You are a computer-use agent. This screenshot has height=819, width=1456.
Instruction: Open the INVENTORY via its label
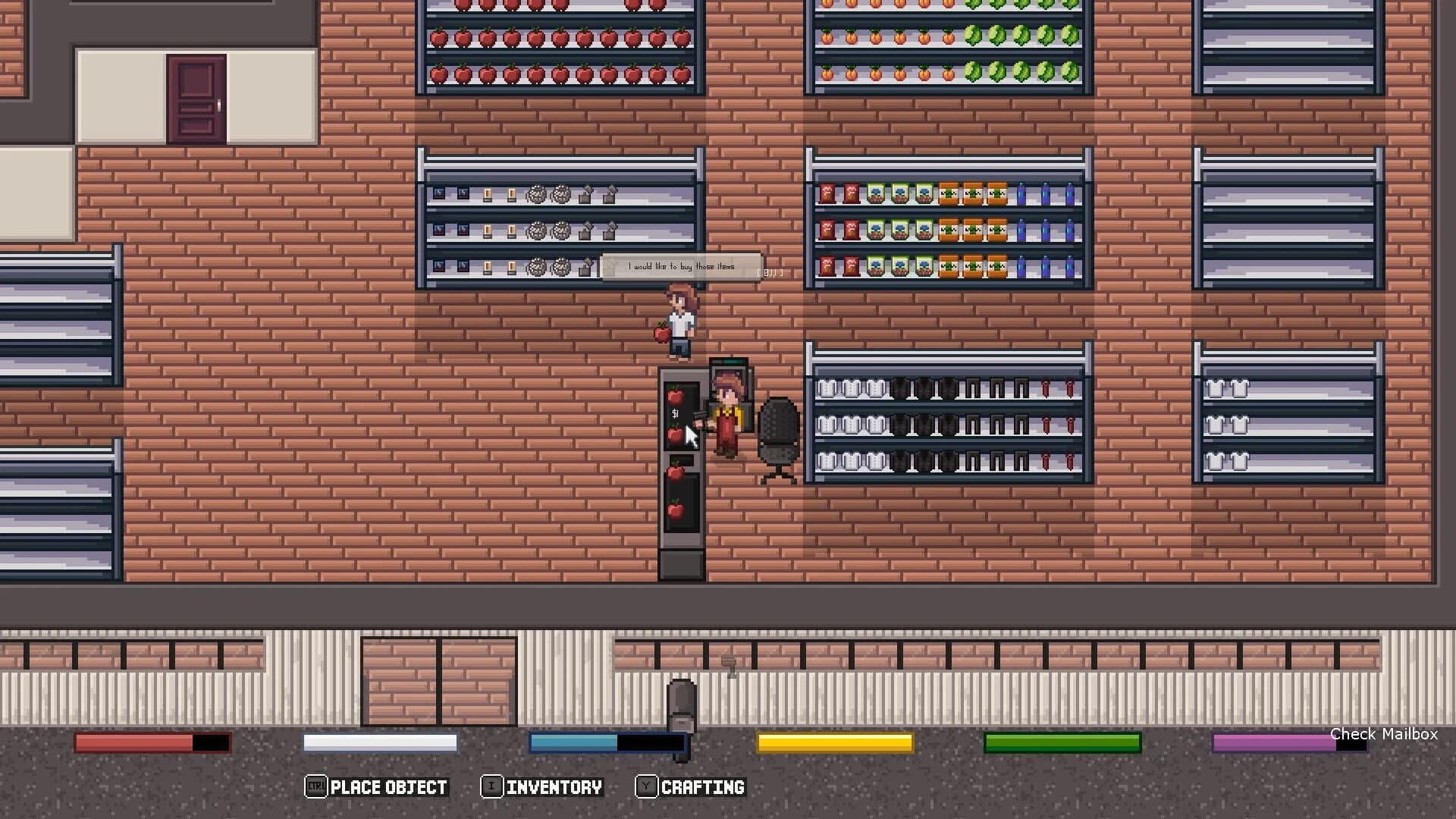(554, 786)
